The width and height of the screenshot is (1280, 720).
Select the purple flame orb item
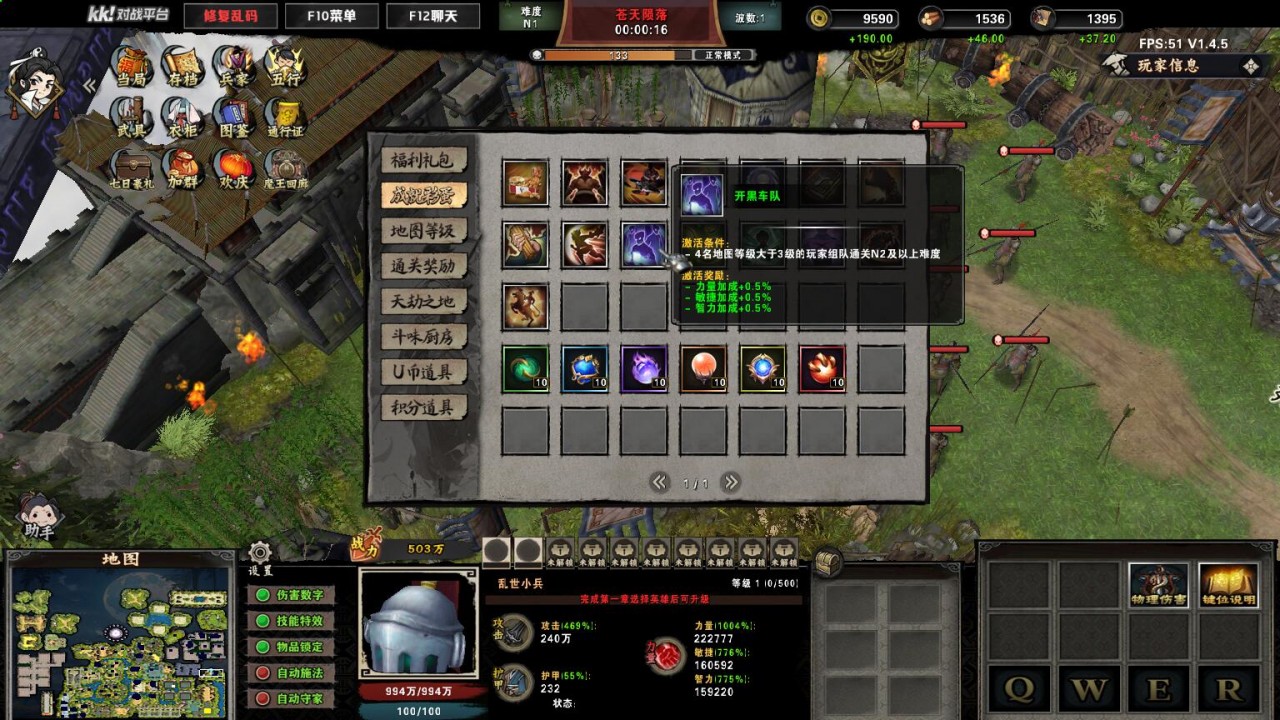coord(644,369)
